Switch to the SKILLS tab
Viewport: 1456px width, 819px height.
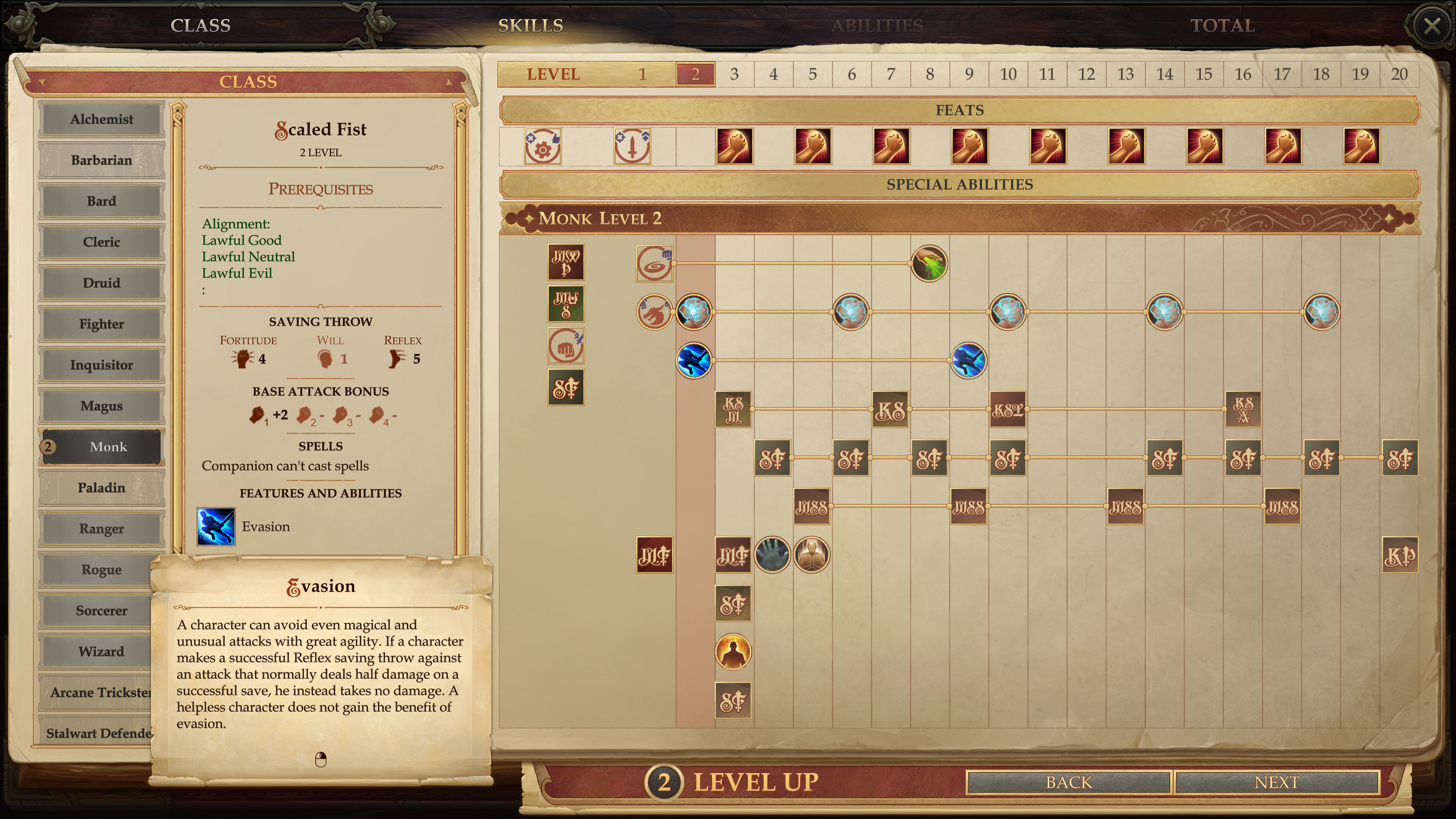pos(530,25)
